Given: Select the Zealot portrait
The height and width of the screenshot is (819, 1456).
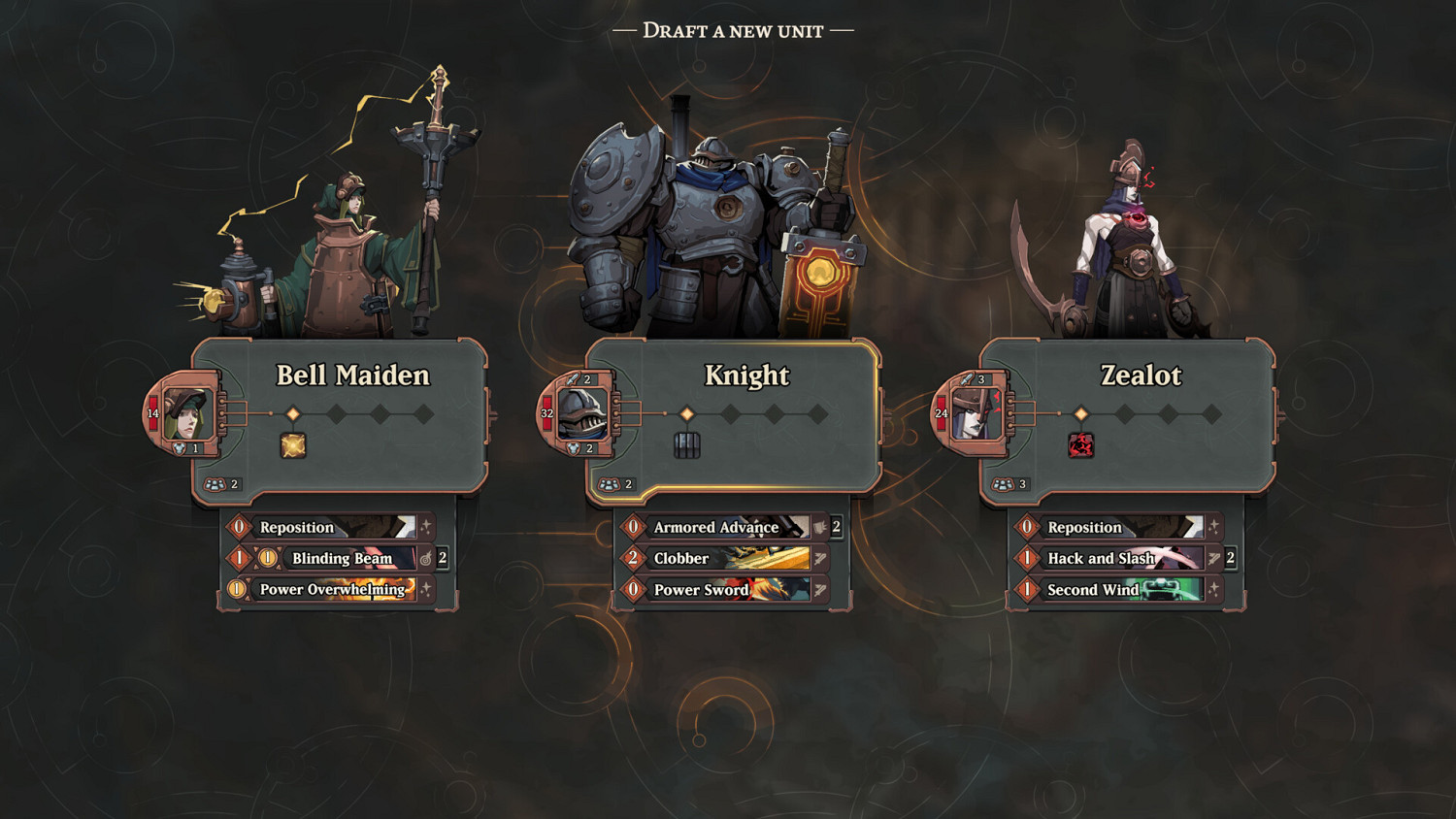Looking at the screenshot, I should click(975, 413).
